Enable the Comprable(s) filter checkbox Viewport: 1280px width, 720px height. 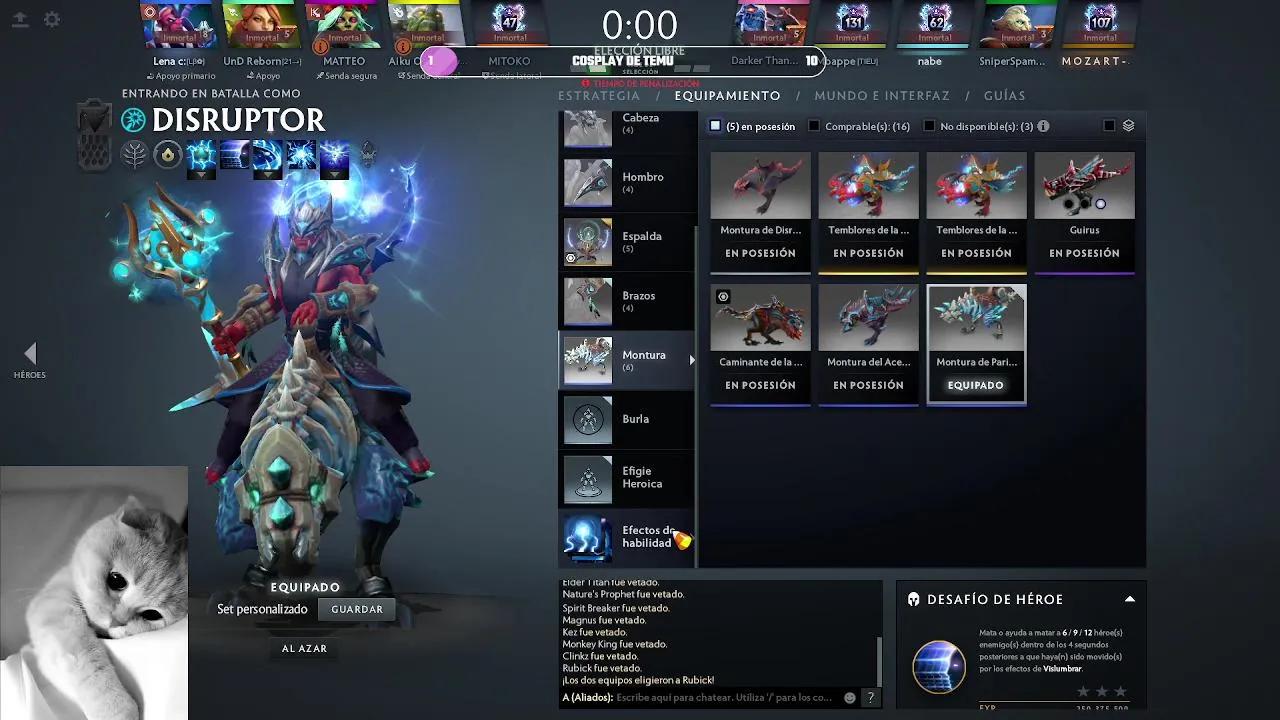(x=814, y=126)
